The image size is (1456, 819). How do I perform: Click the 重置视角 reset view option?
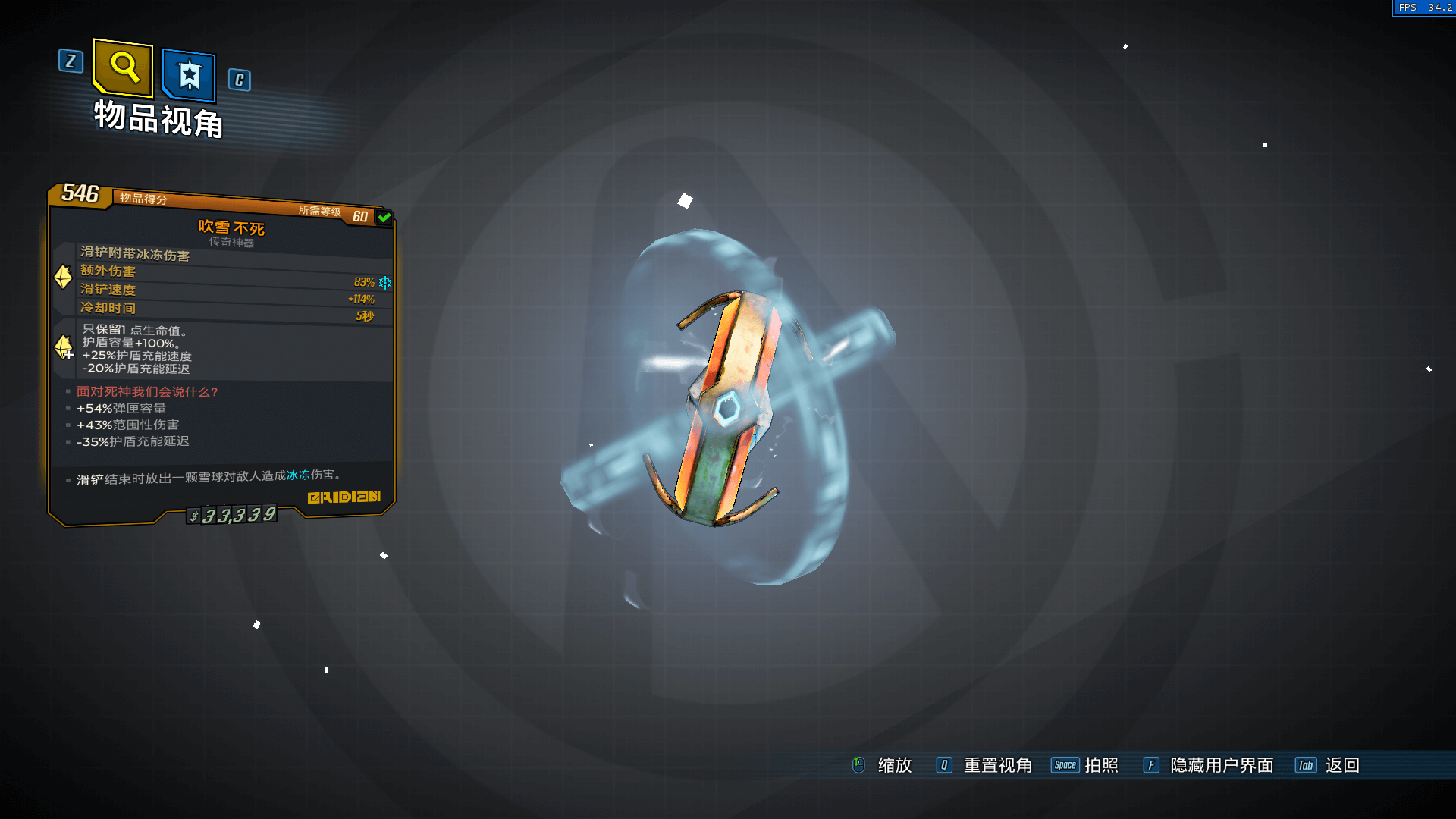pos(997,765)
